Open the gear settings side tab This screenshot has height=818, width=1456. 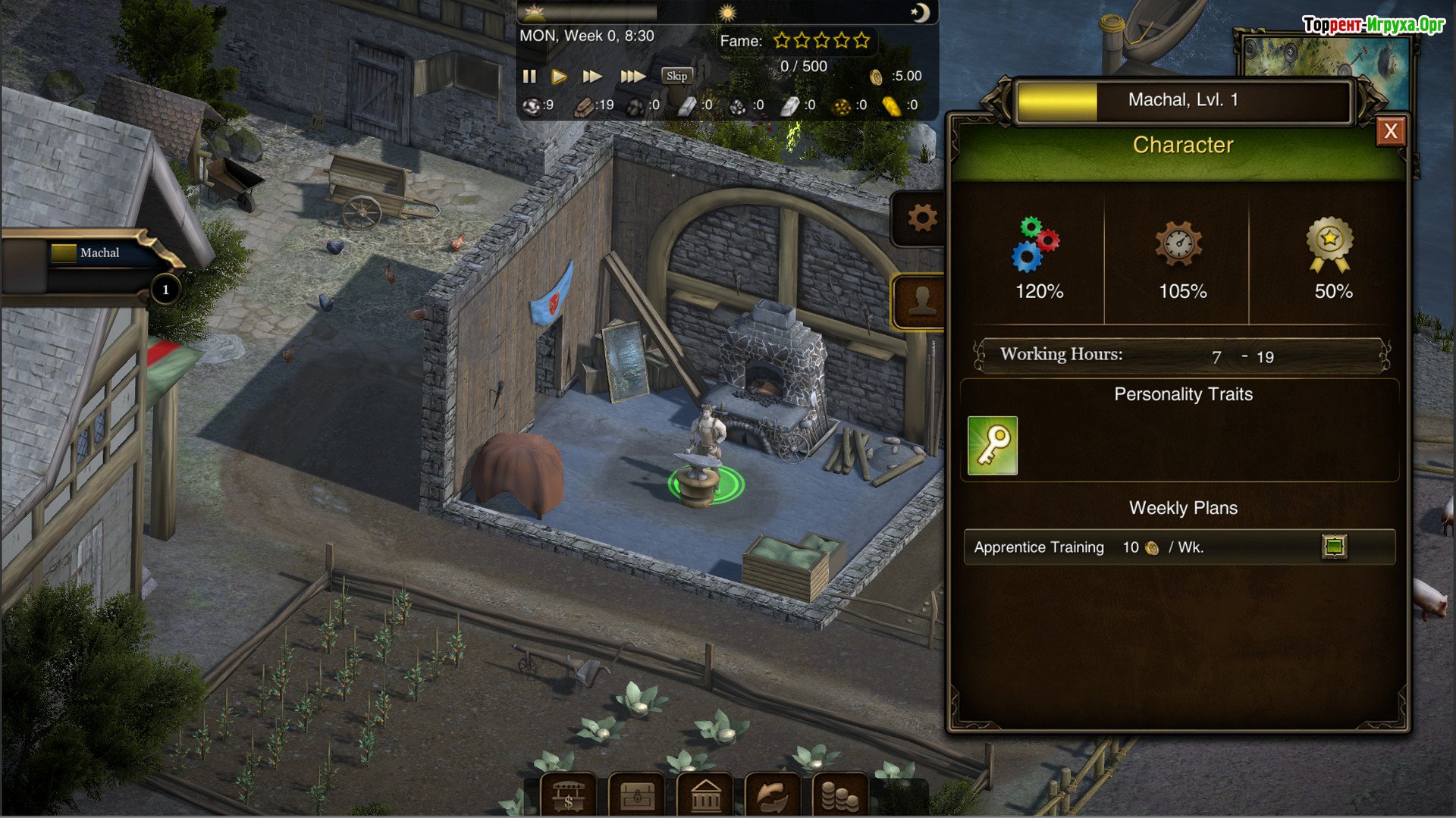(x=922, y=218)
